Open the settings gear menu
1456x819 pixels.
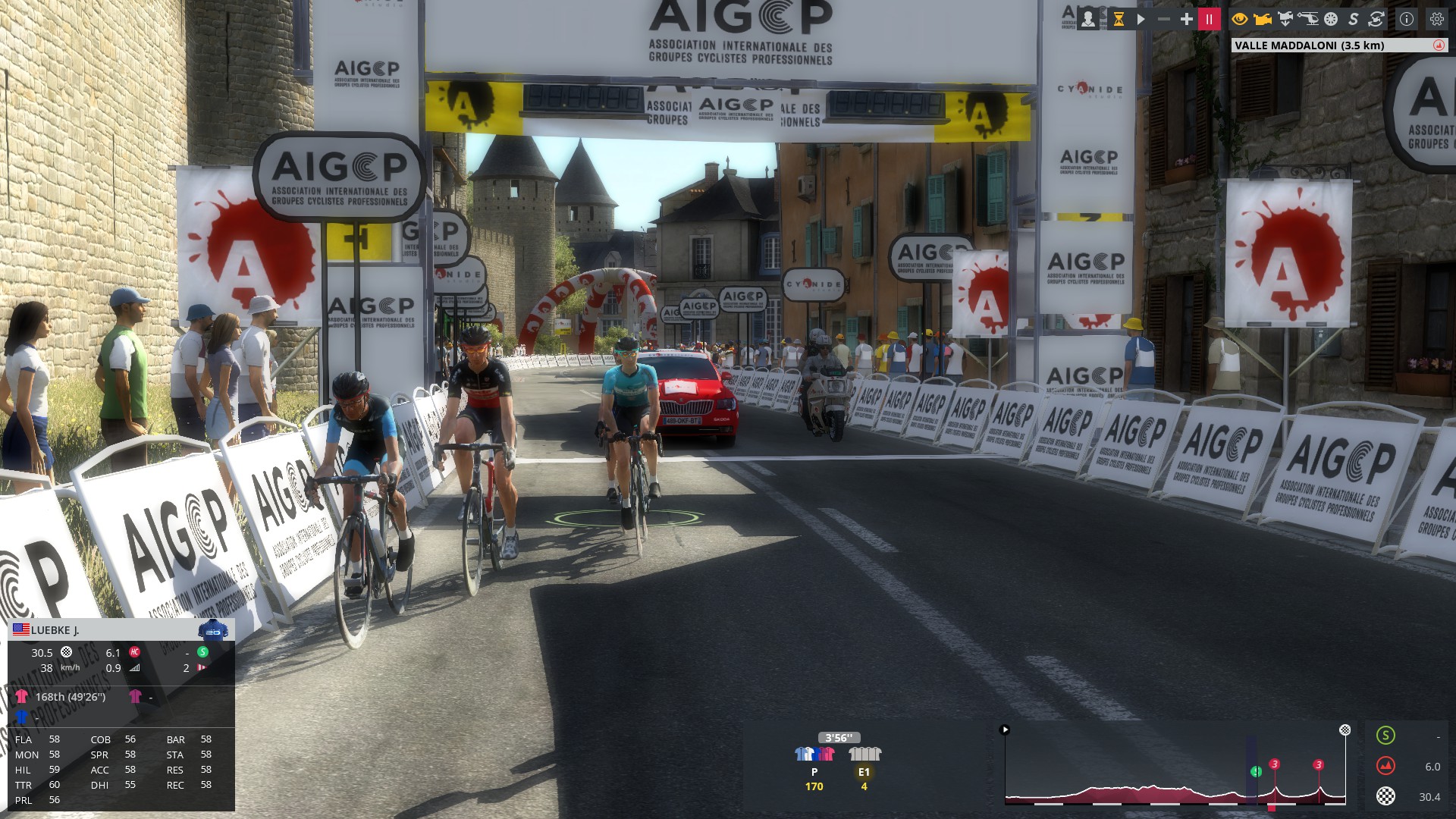pyautogui.click(x=1436, y=20)
